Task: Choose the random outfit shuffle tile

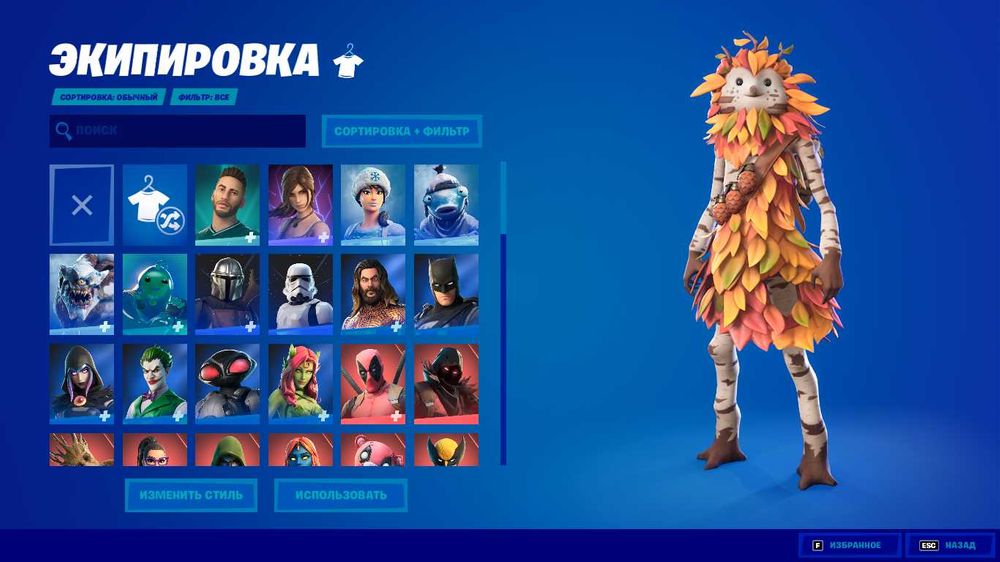Action: point(155,205)
